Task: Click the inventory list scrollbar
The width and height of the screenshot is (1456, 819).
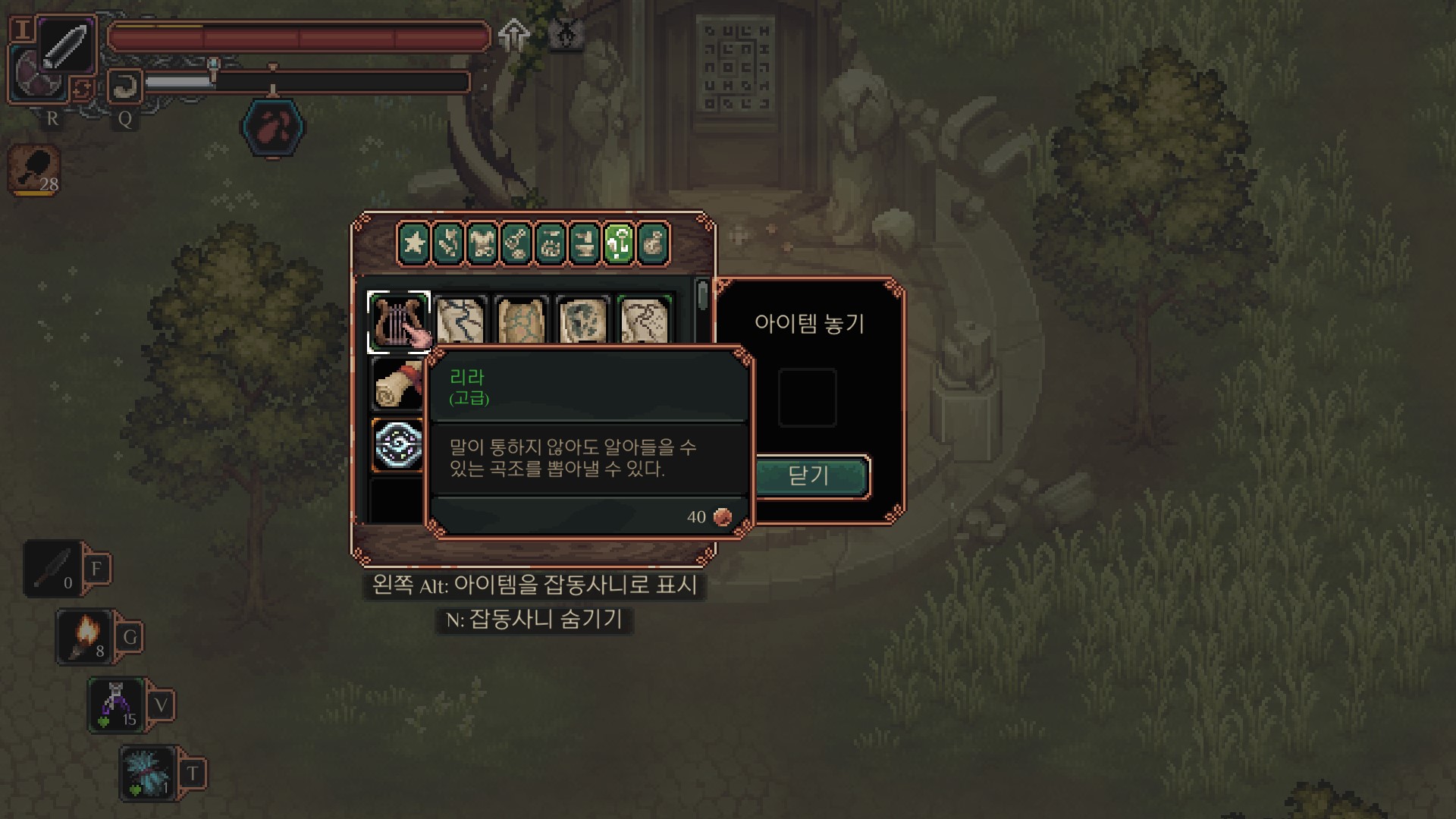Action: (702, 296)
